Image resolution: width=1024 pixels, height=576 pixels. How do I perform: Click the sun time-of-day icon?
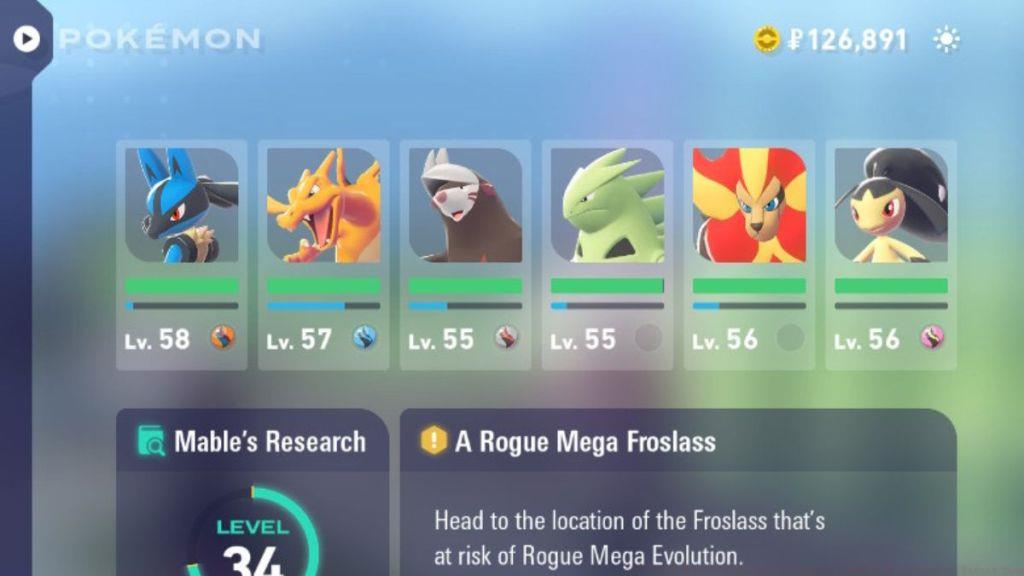tap(946, 40)
